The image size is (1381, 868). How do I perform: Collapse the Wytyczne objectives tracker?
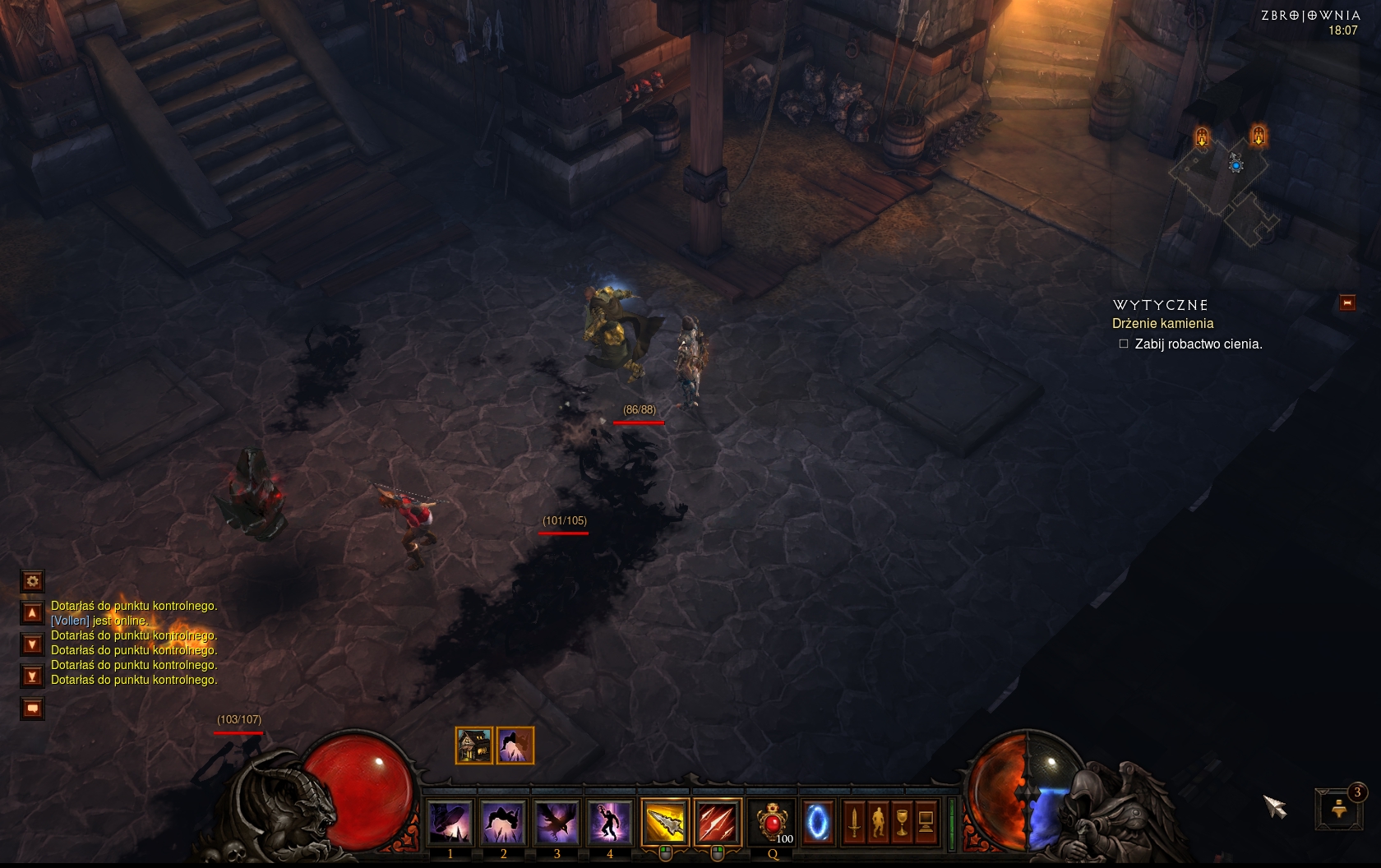click(x=1347, y=302)
